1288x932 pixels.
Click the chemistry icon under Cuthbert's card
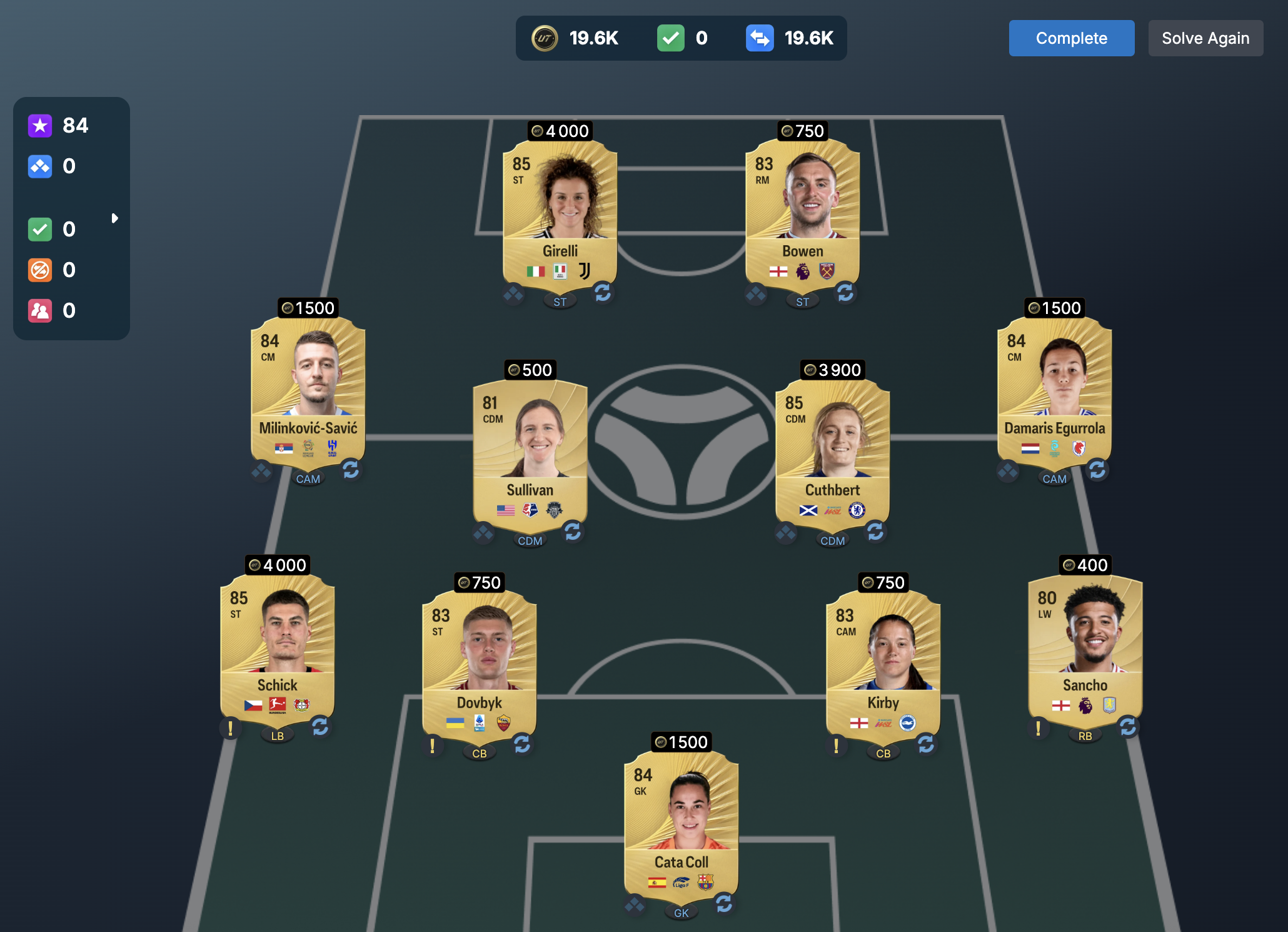click(786, 533)
